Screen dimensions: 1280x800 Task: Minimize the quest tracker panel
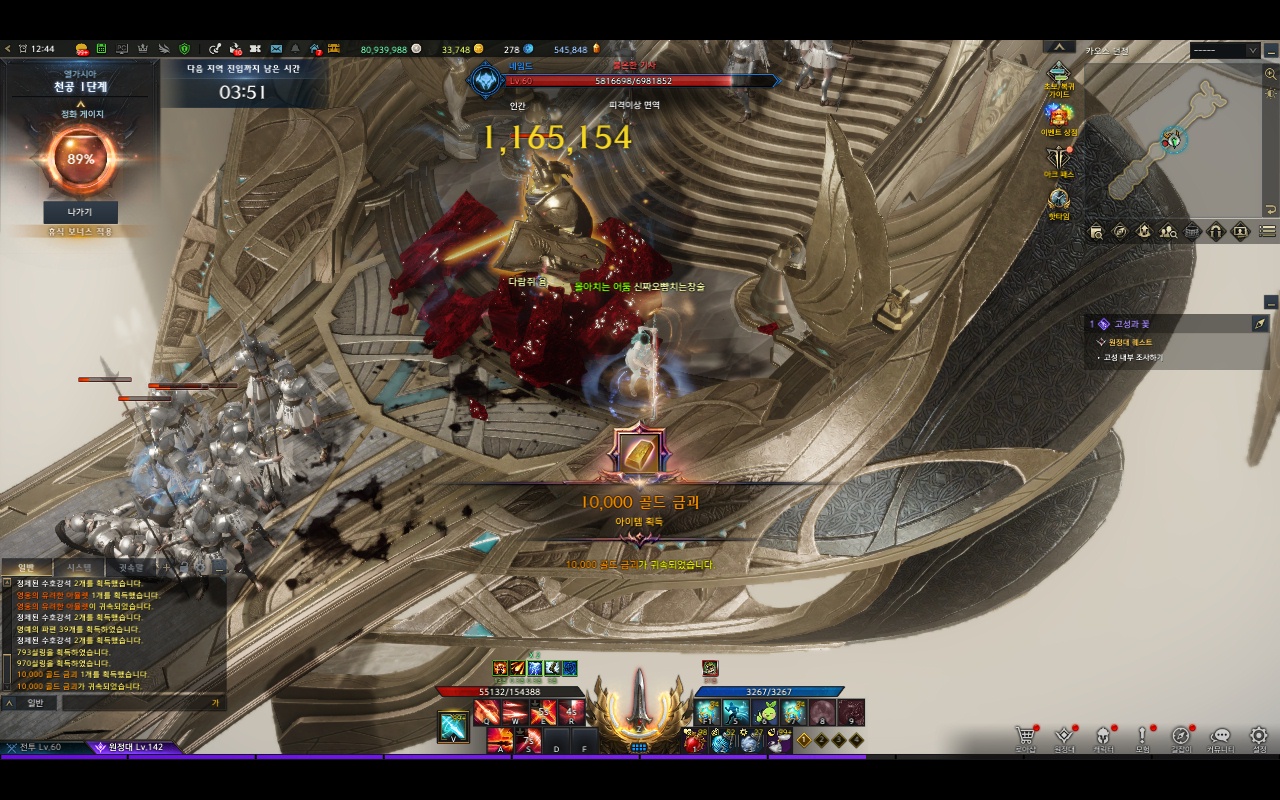(1270, 302)
